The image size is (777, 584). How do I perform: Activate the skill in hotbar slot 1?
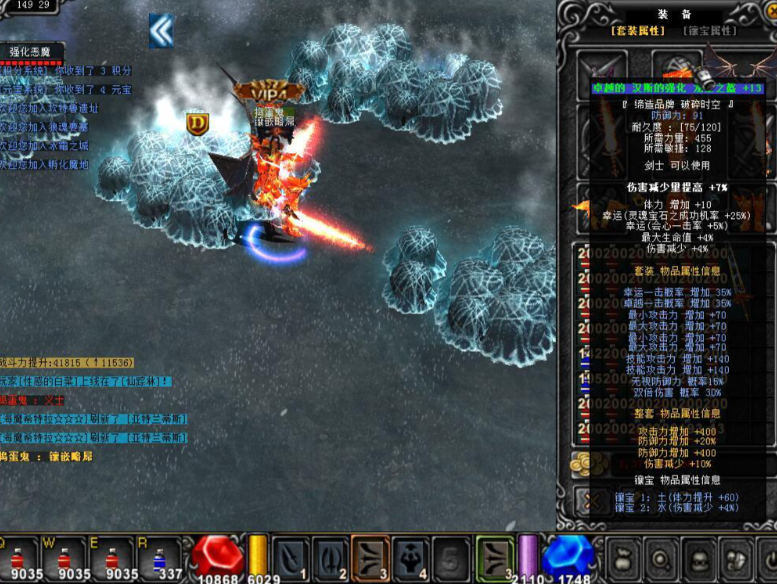pyautogui.click(x=290, y=556)
